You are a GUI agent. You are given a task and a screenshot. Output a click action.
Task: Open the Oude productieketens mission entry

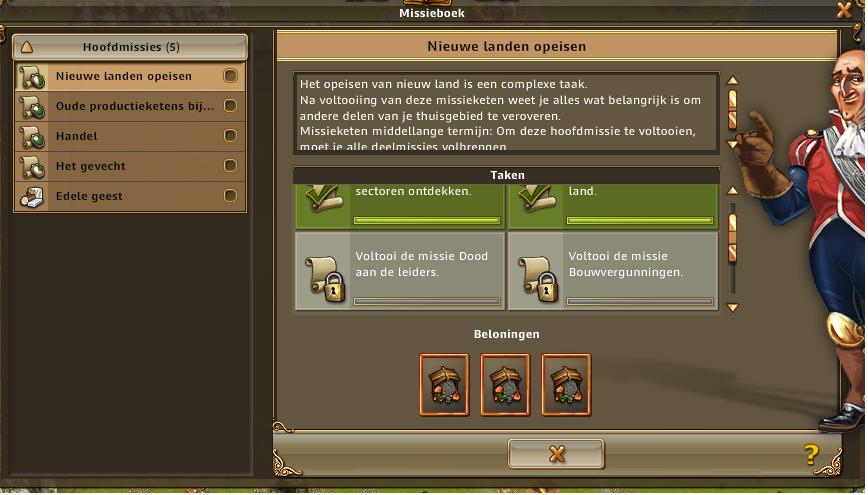pyautogui.click(x=131, y=106)
